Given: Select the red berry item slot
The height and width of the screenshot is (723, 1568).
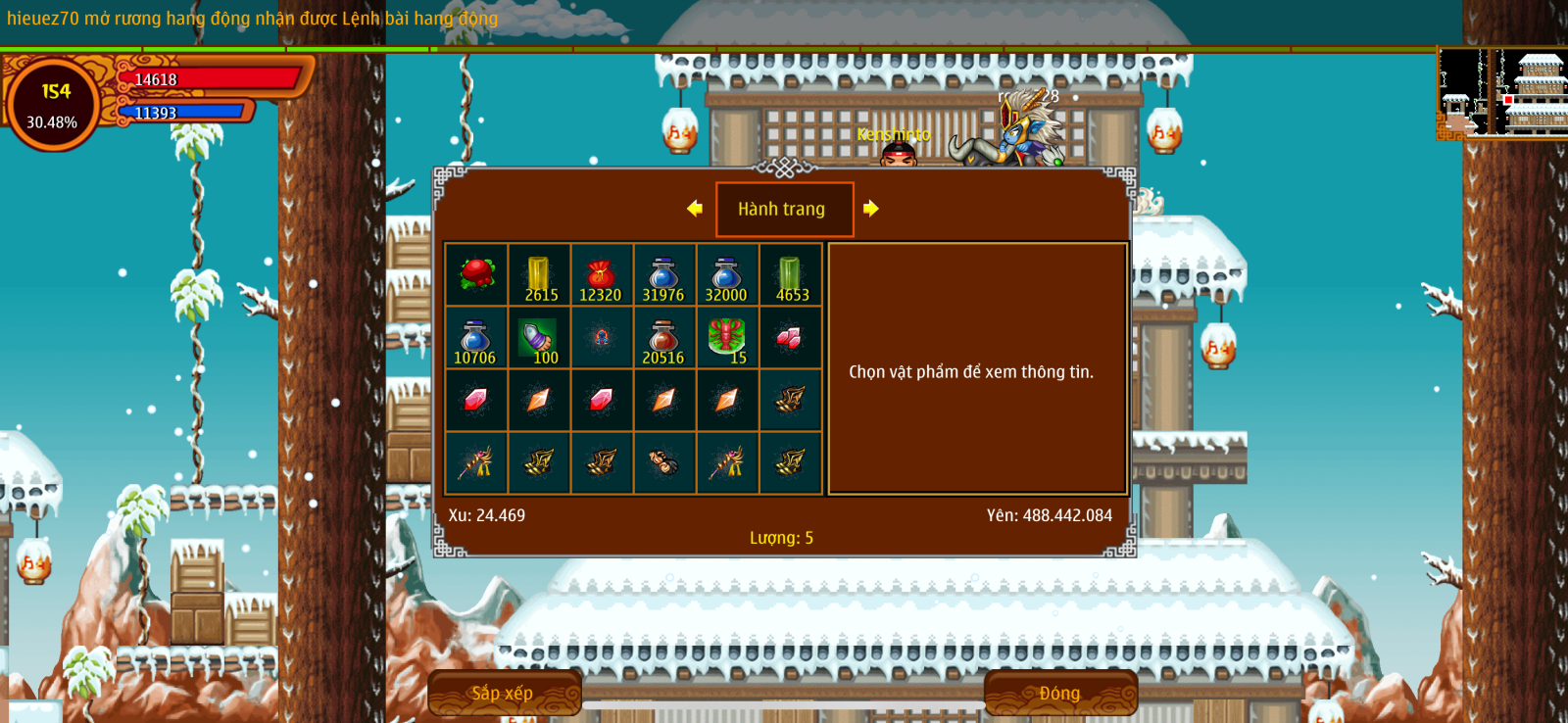Looking at the screenshot, I should 476,274.
